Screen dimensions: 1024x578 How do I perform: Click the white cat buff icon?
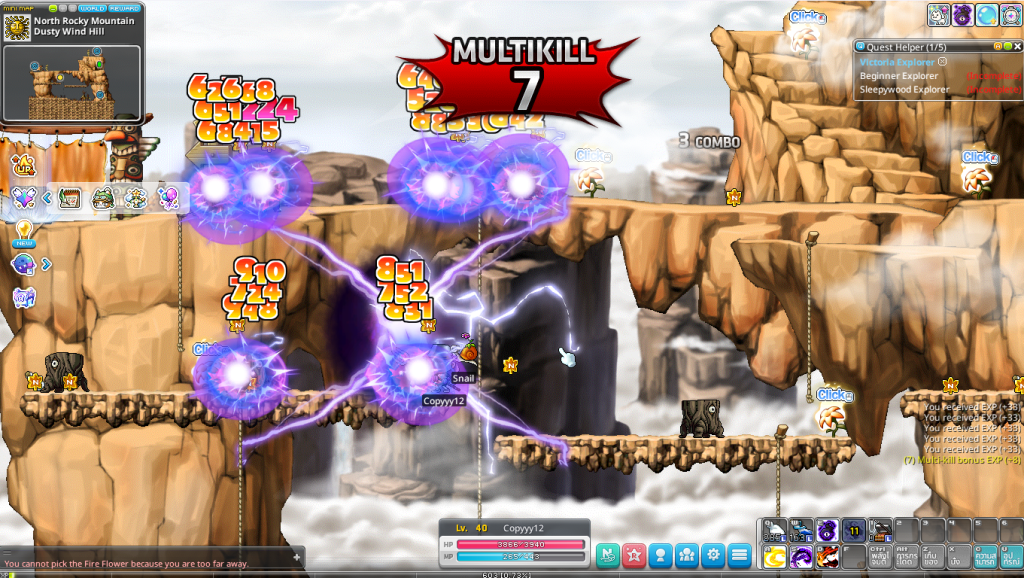[939, 15]
